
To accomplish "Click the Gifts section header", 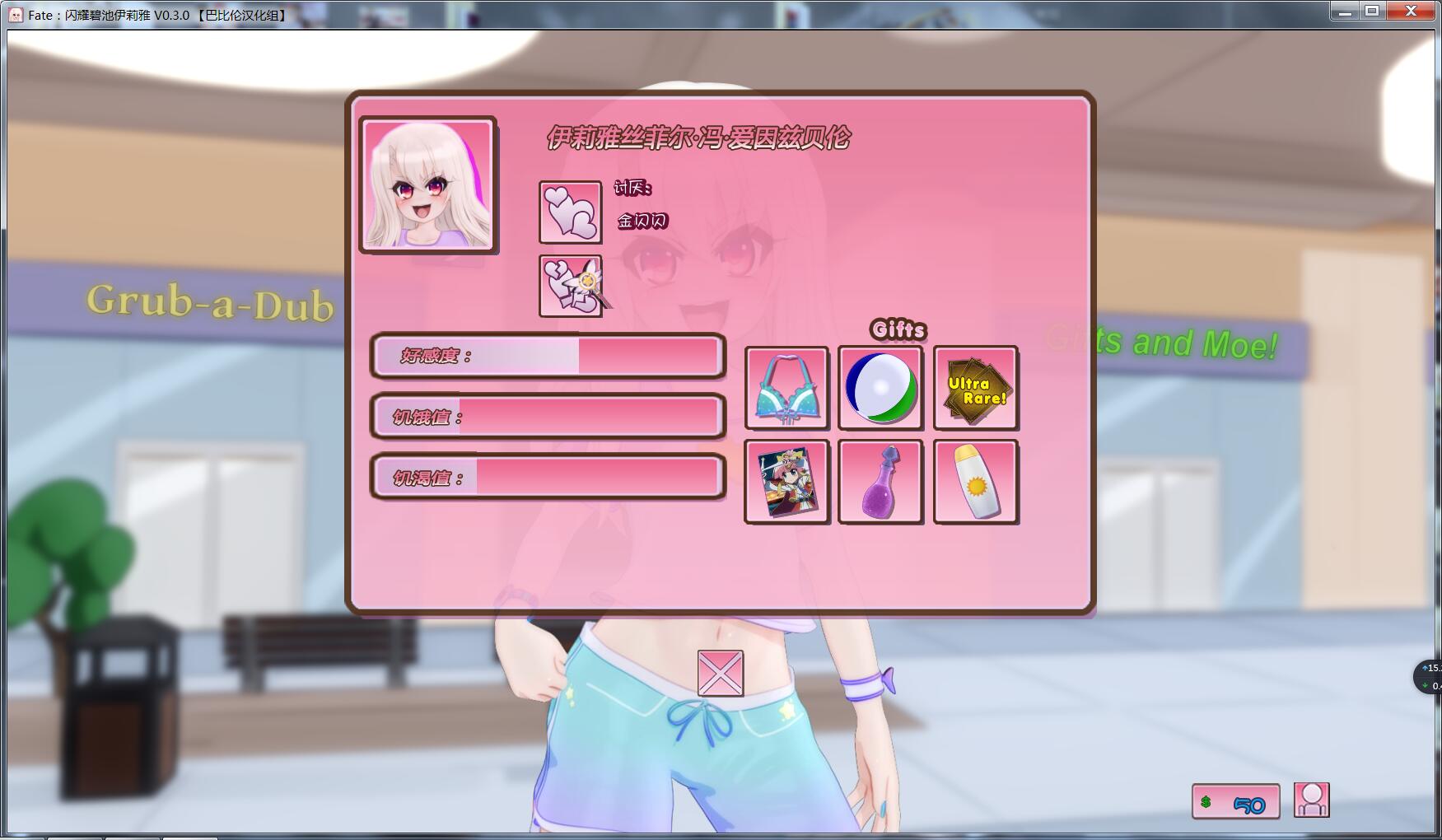I will coord(898,329).
